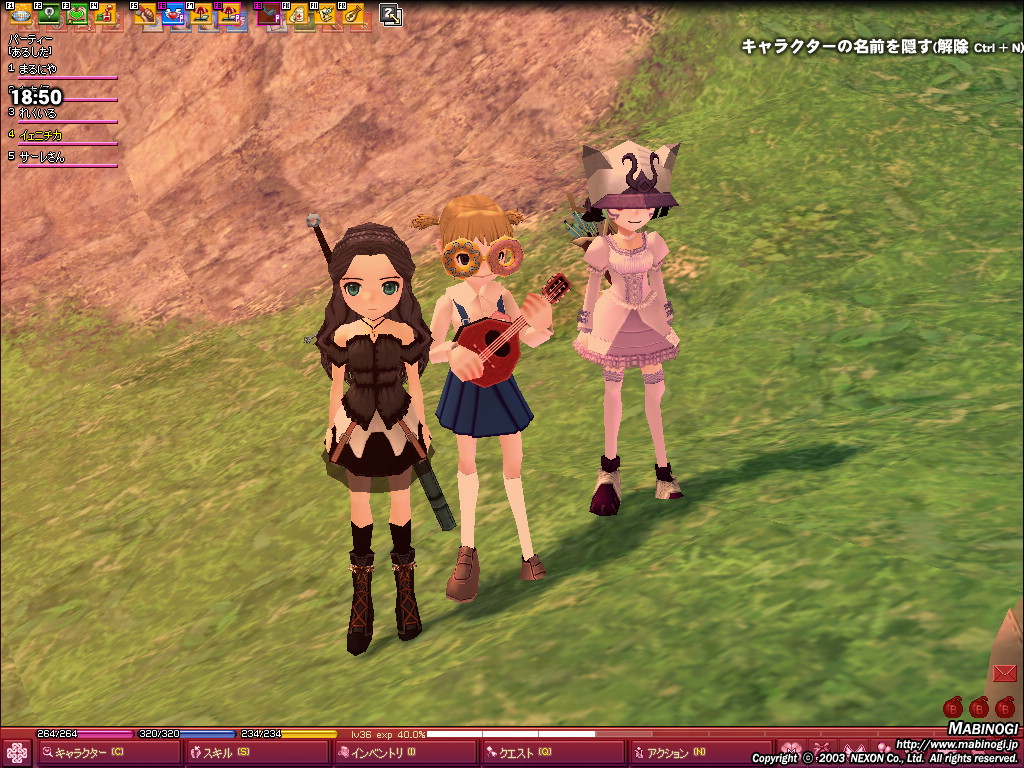Select the F6 winged heart hotkey slot
This screenshot has height=768, width=1024.
pos(173,15)
